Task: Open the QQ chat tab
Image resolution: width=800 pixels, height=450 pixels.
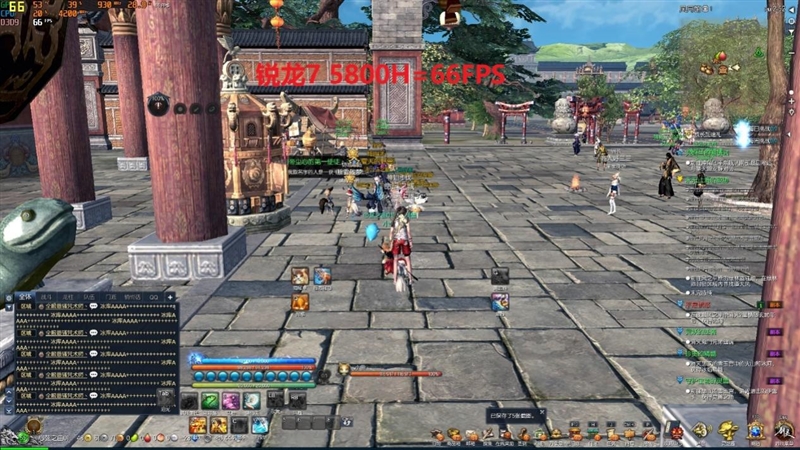Action: point(154,297)
